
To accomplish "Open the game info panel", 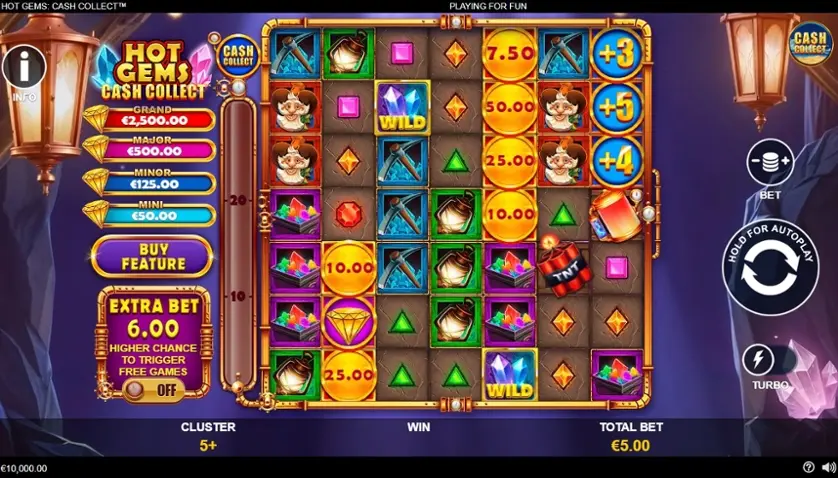I will (24, 68).
